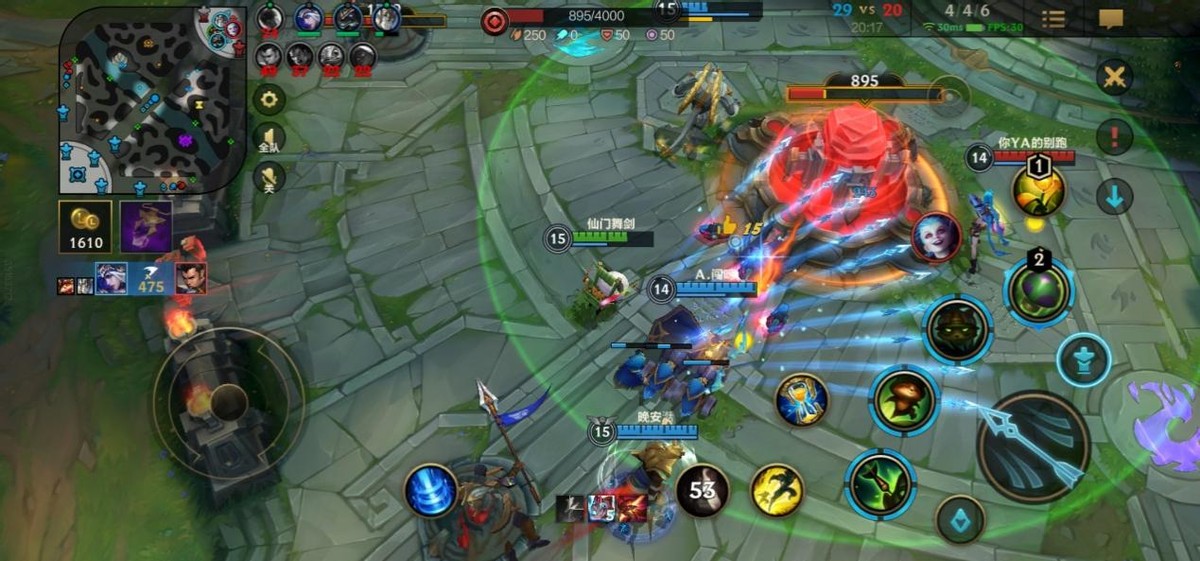Send the red exclamation danger ping
1200x561 pixels.
[x=1114, y=137]
